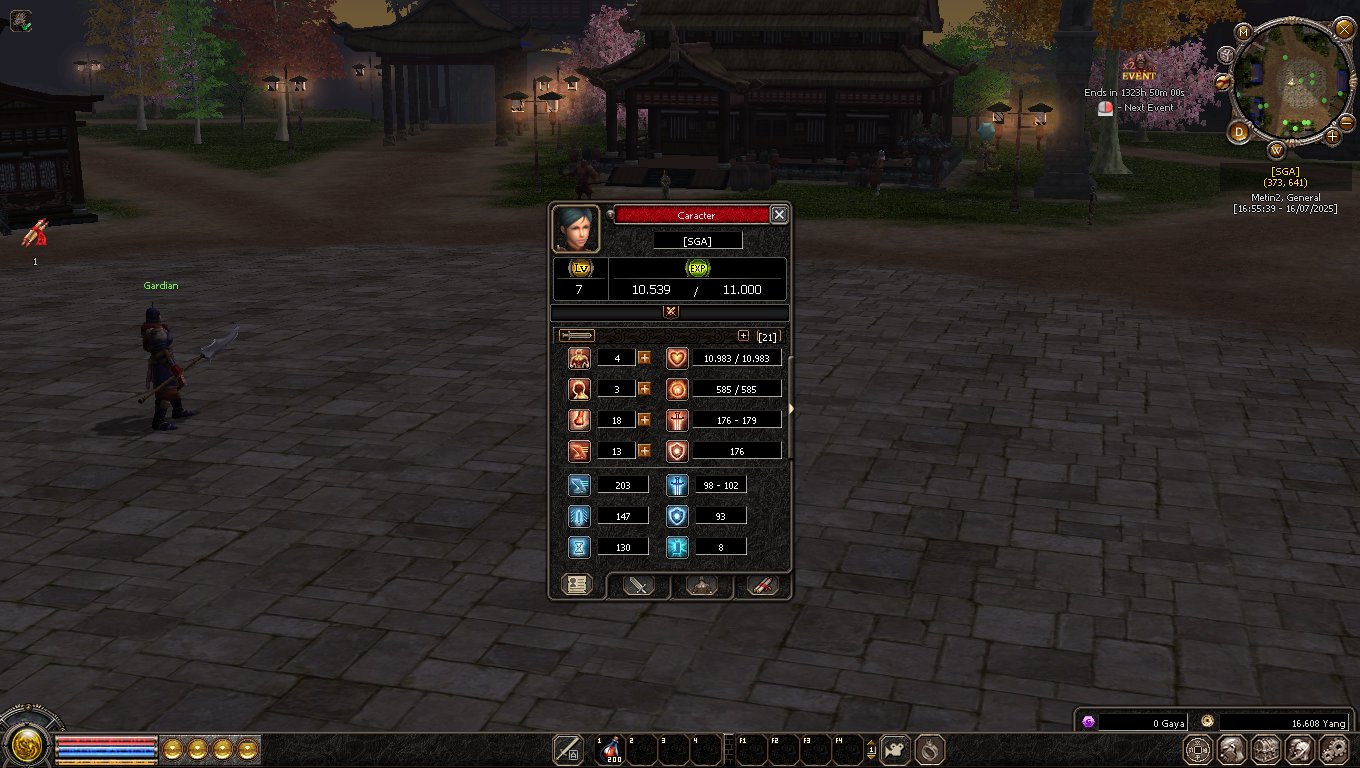Click the W button below the minimap
The image size is (1360, 768).
coord(1277,151)
